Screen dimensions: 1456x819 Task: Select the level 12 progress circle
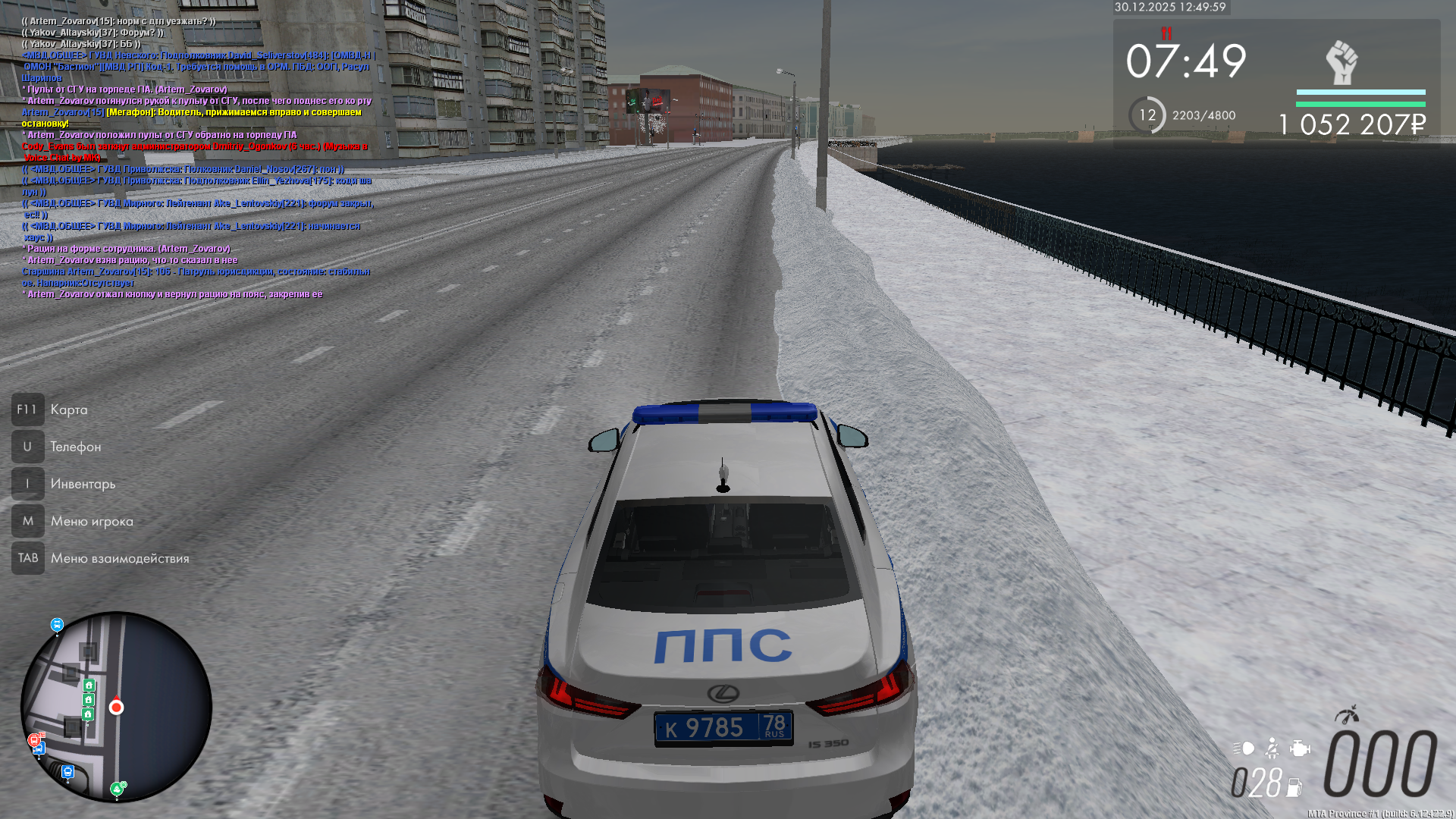tap(1147, 115)
